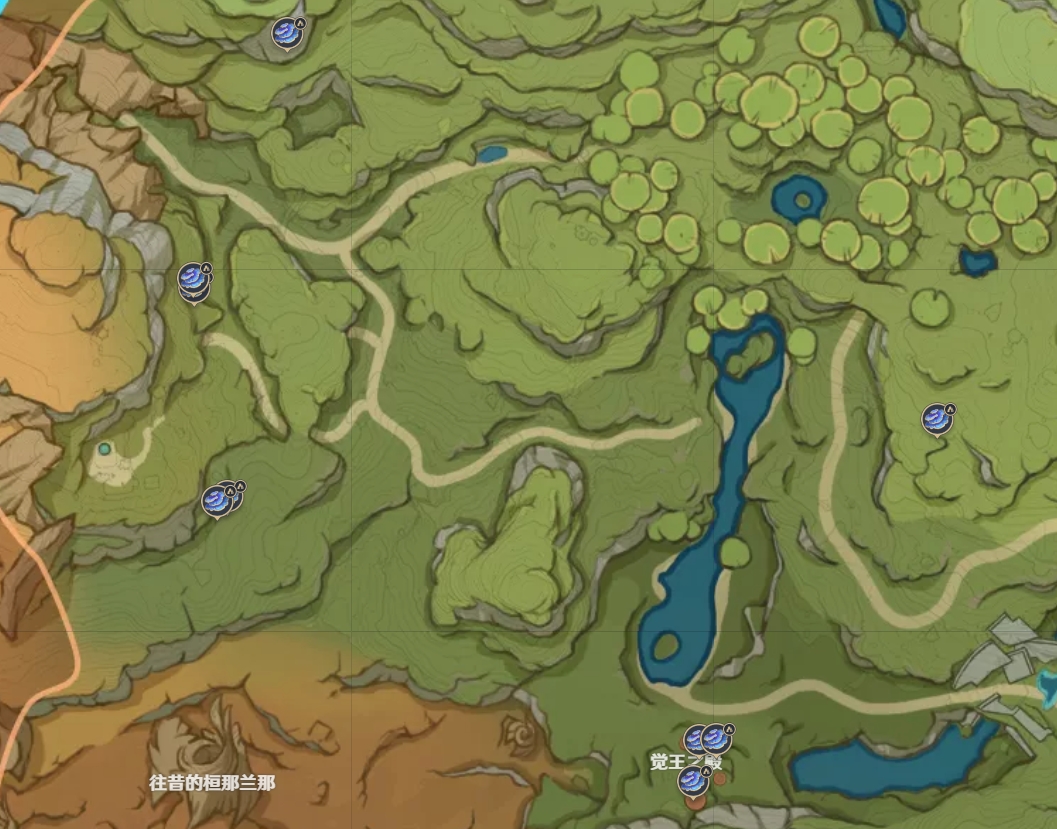Click the front mushroom marker above the 觉王之殿 label

715,739
